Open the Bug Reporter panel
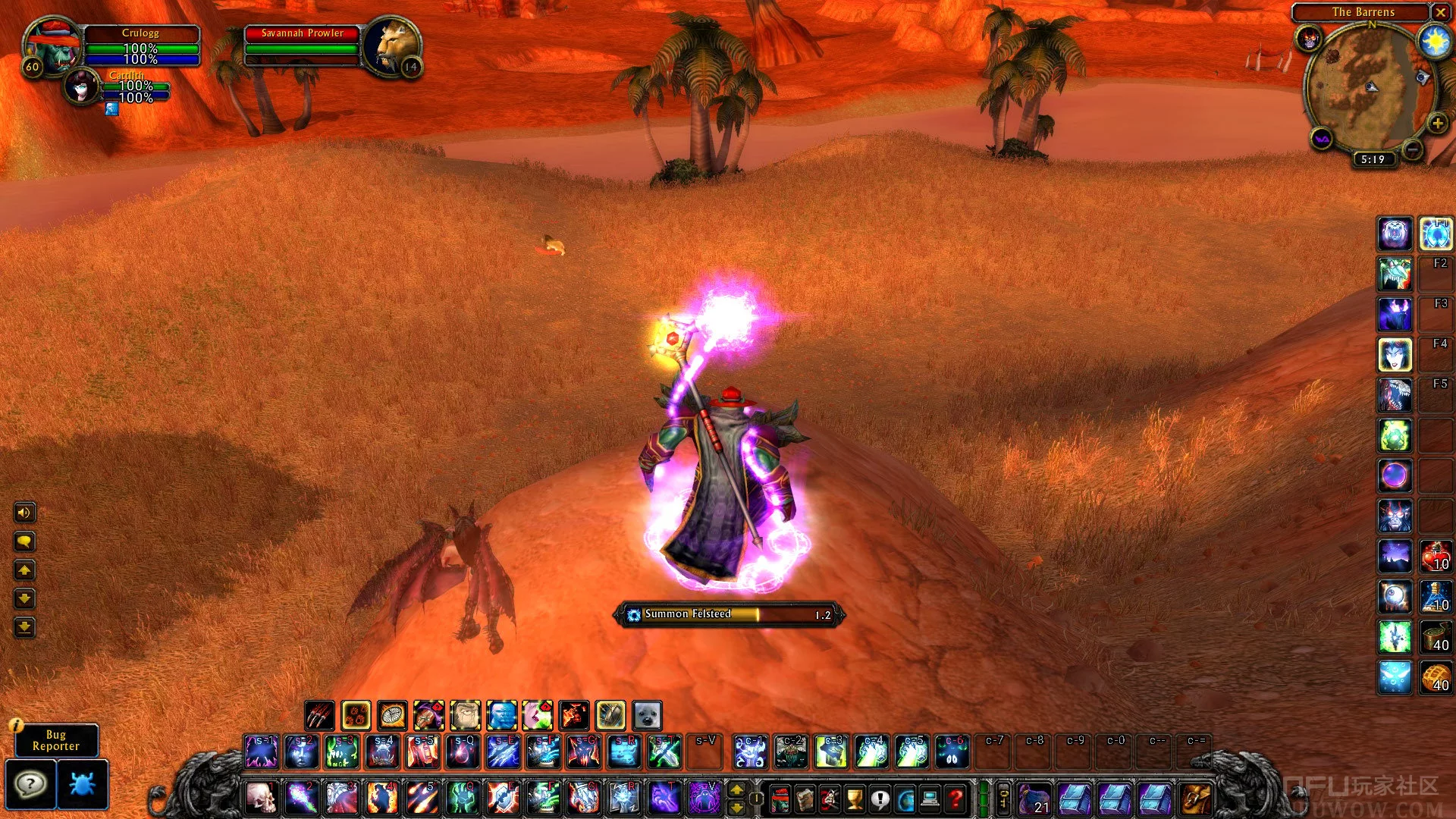Screen dimensions: 1456x819 (x=55, y=740)
